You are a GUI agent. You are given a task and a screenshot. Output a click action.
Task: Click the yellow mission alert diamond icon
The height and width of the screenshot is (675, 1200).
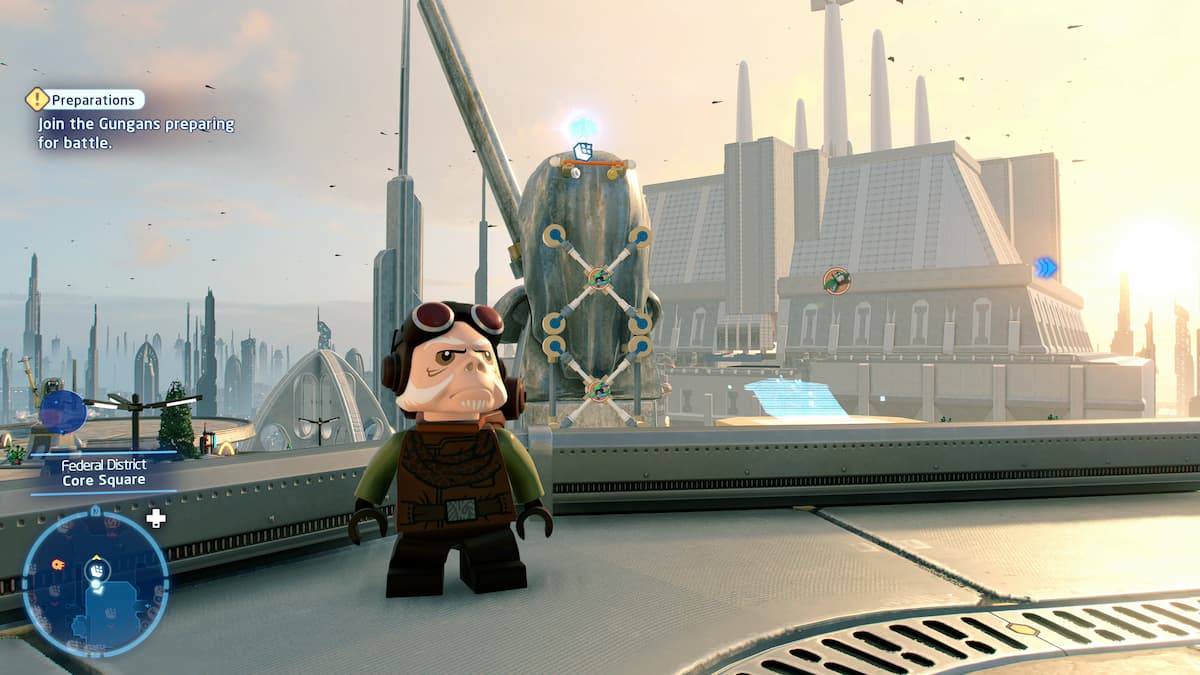tap(37, 99)
